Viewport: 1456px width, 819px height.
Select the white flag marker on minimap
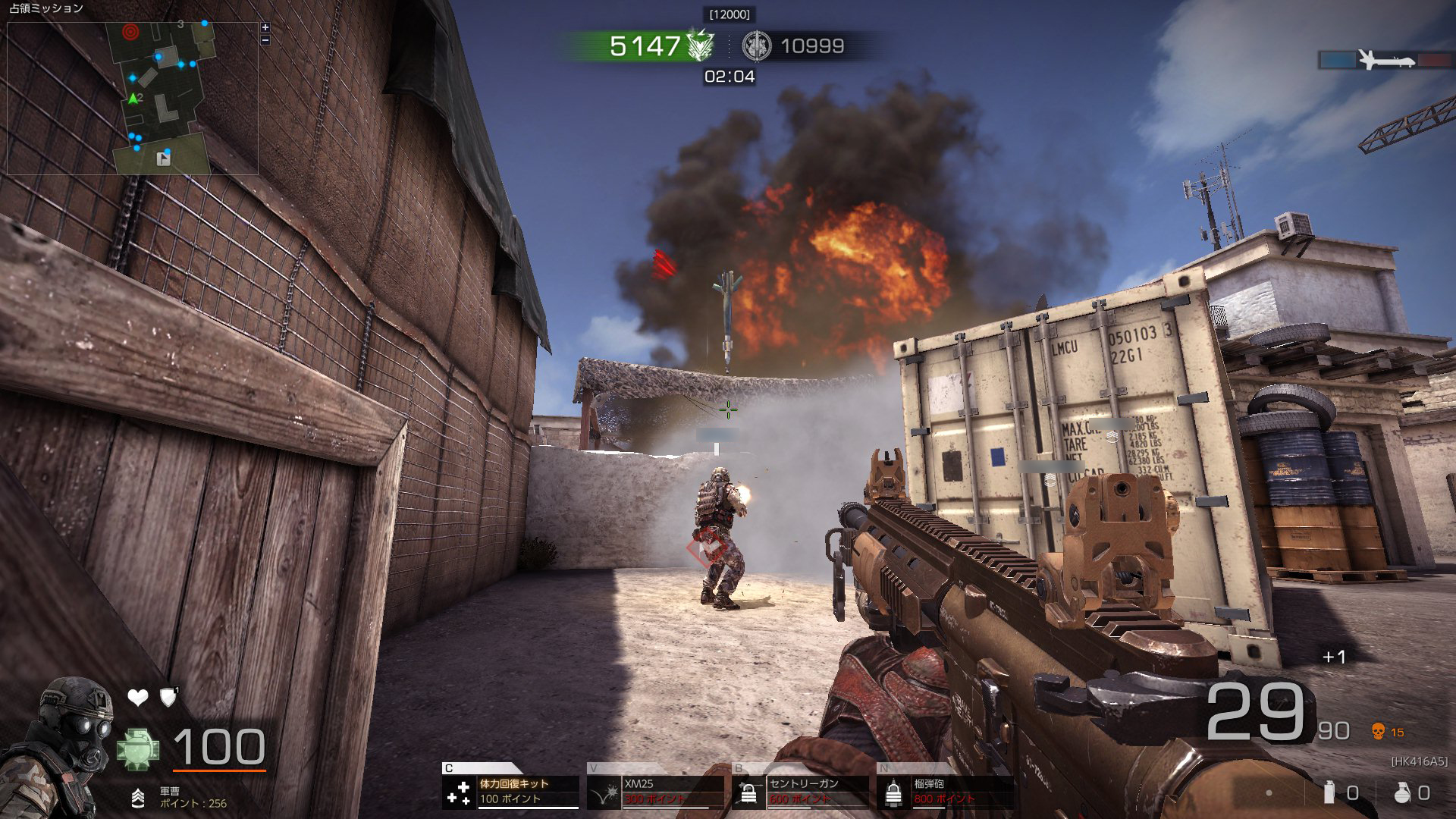click(x=162, y=158)
